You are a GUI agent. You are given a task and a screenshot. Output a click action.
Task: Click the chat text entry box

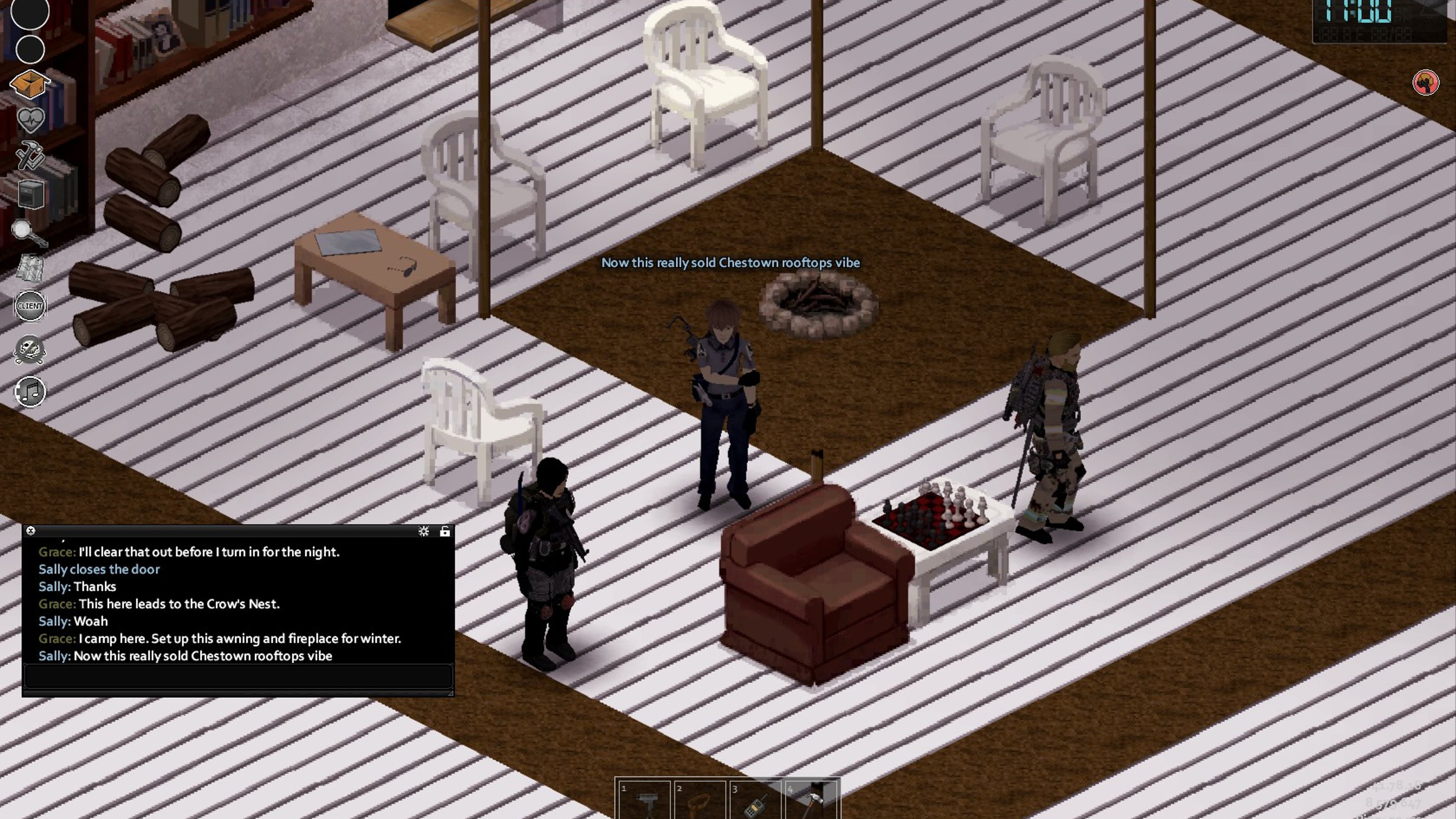point(237,676)
